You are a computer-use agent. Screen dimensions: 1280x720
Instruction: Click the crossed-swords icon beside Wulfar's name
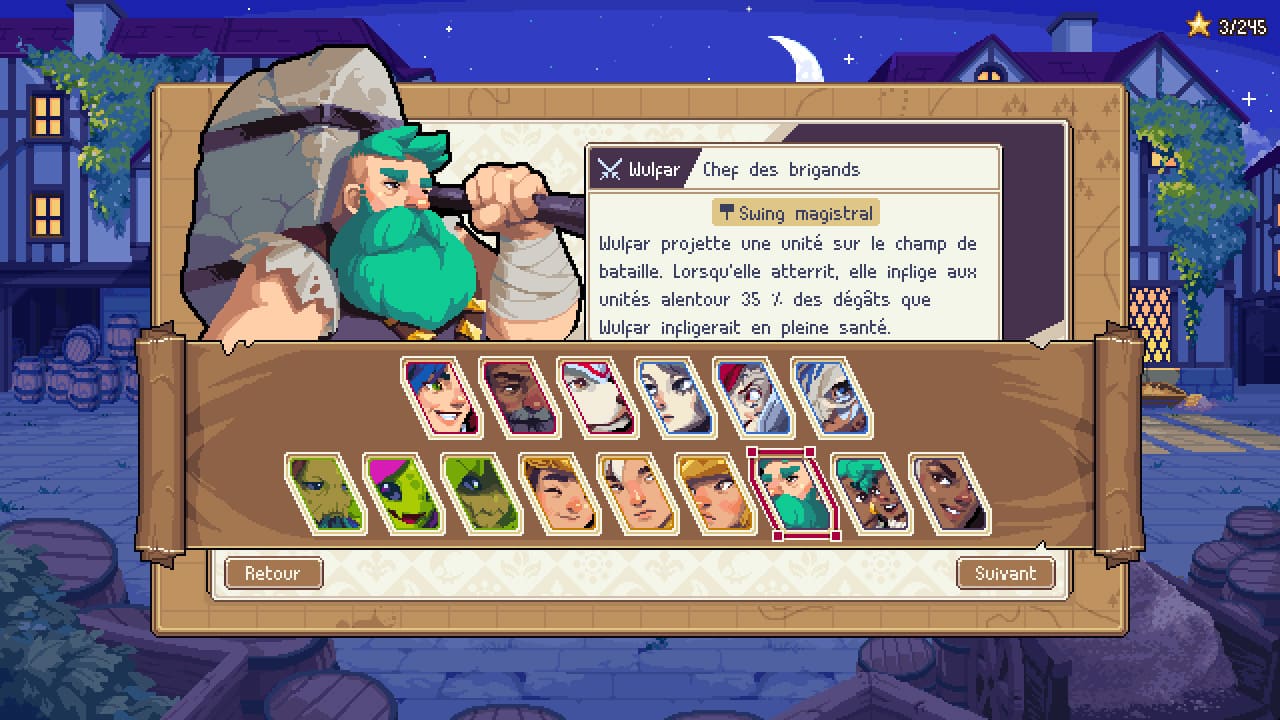pos(608,169)
